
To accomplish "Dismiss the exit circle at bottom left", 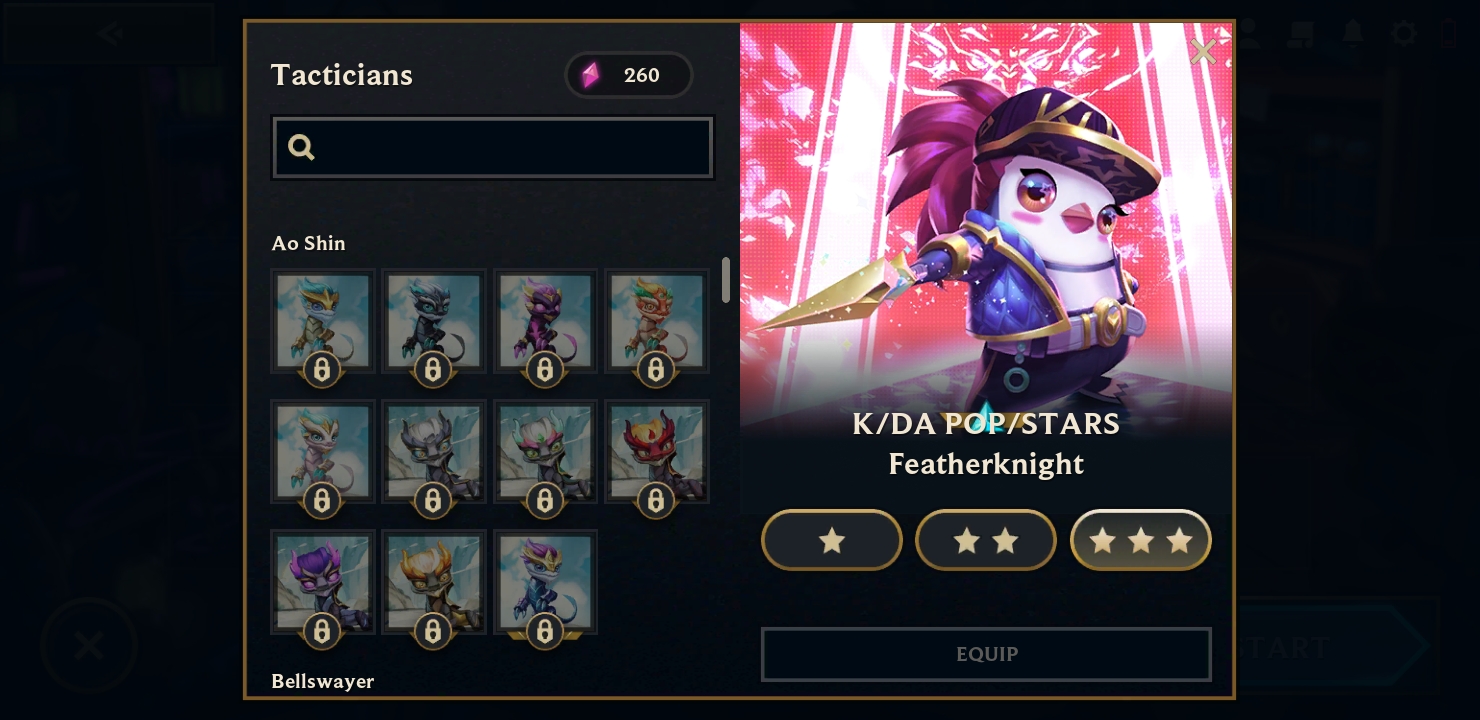I will (x=88, y=643).
